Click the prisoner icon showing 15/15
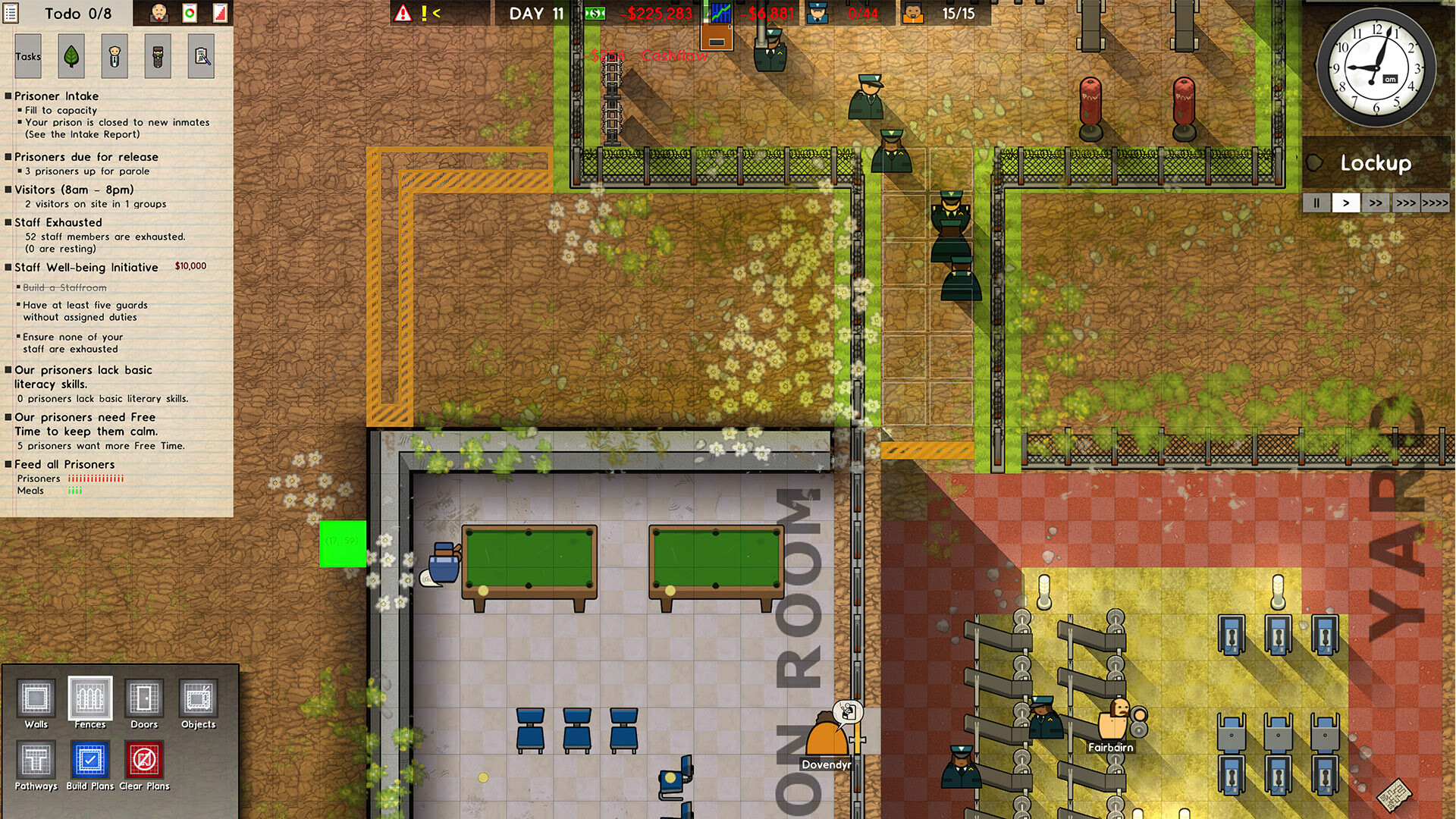Viewport: 1456px width, 819px height. click(x=912, y=13)
